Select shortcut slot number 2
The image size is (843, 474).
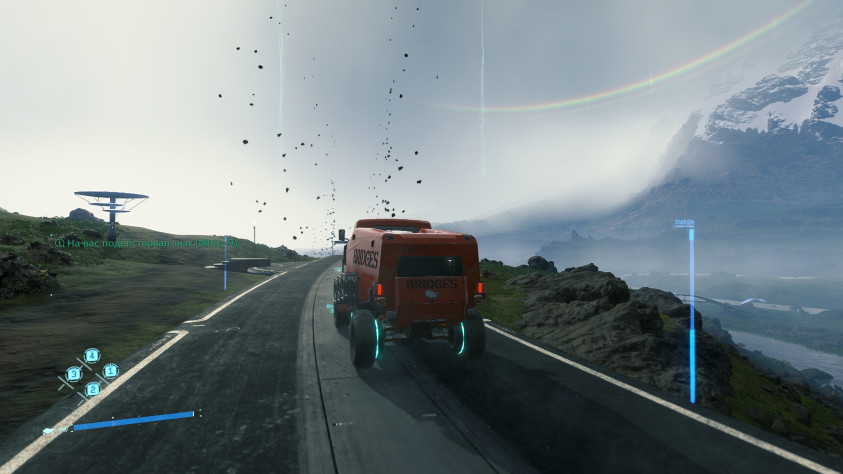click(92, 389)
